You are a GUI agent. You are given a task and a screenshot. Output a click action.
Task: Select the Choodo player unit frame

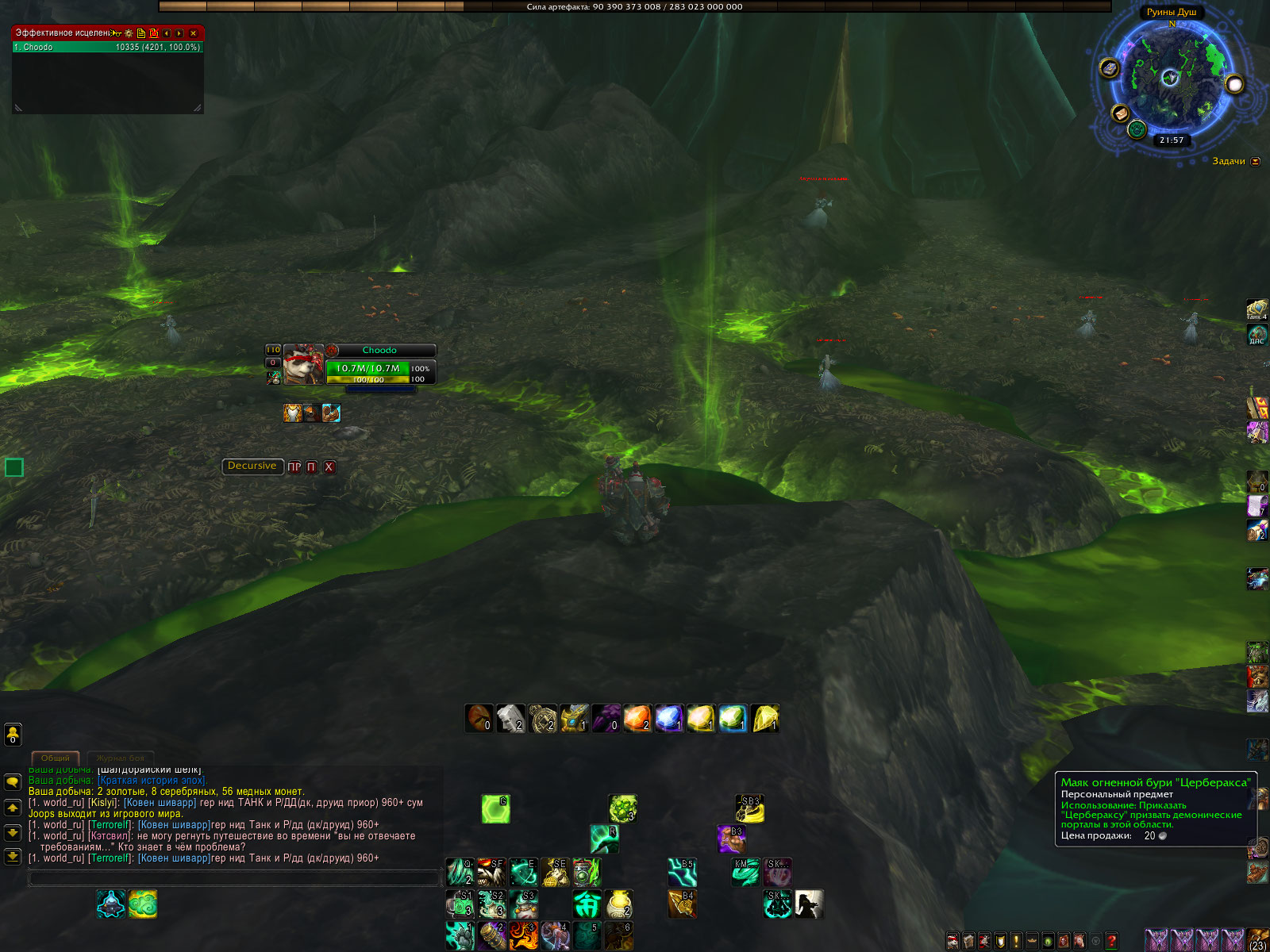point(379,364)
